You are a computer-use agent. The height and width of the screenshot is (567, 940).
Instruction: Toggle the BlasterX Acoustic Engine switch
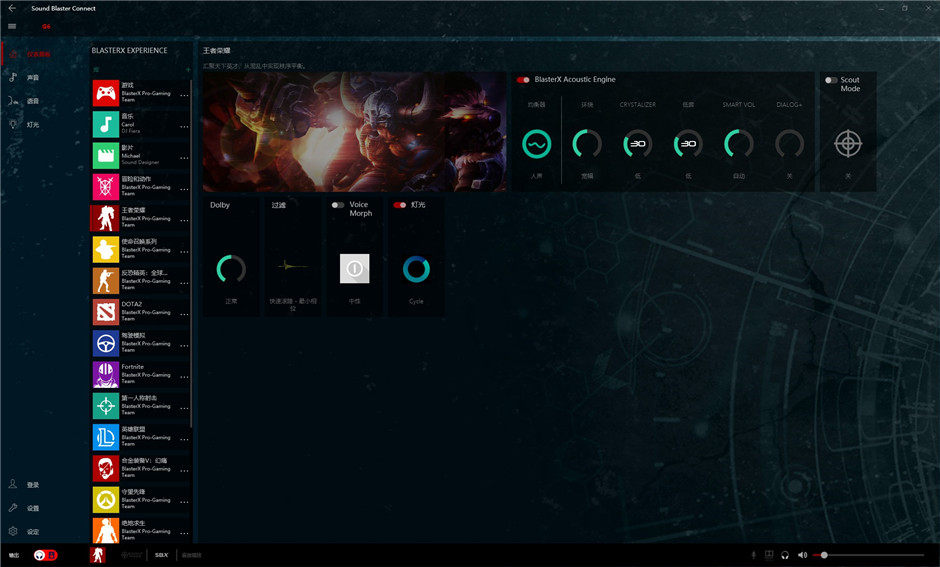pos(523,80)
